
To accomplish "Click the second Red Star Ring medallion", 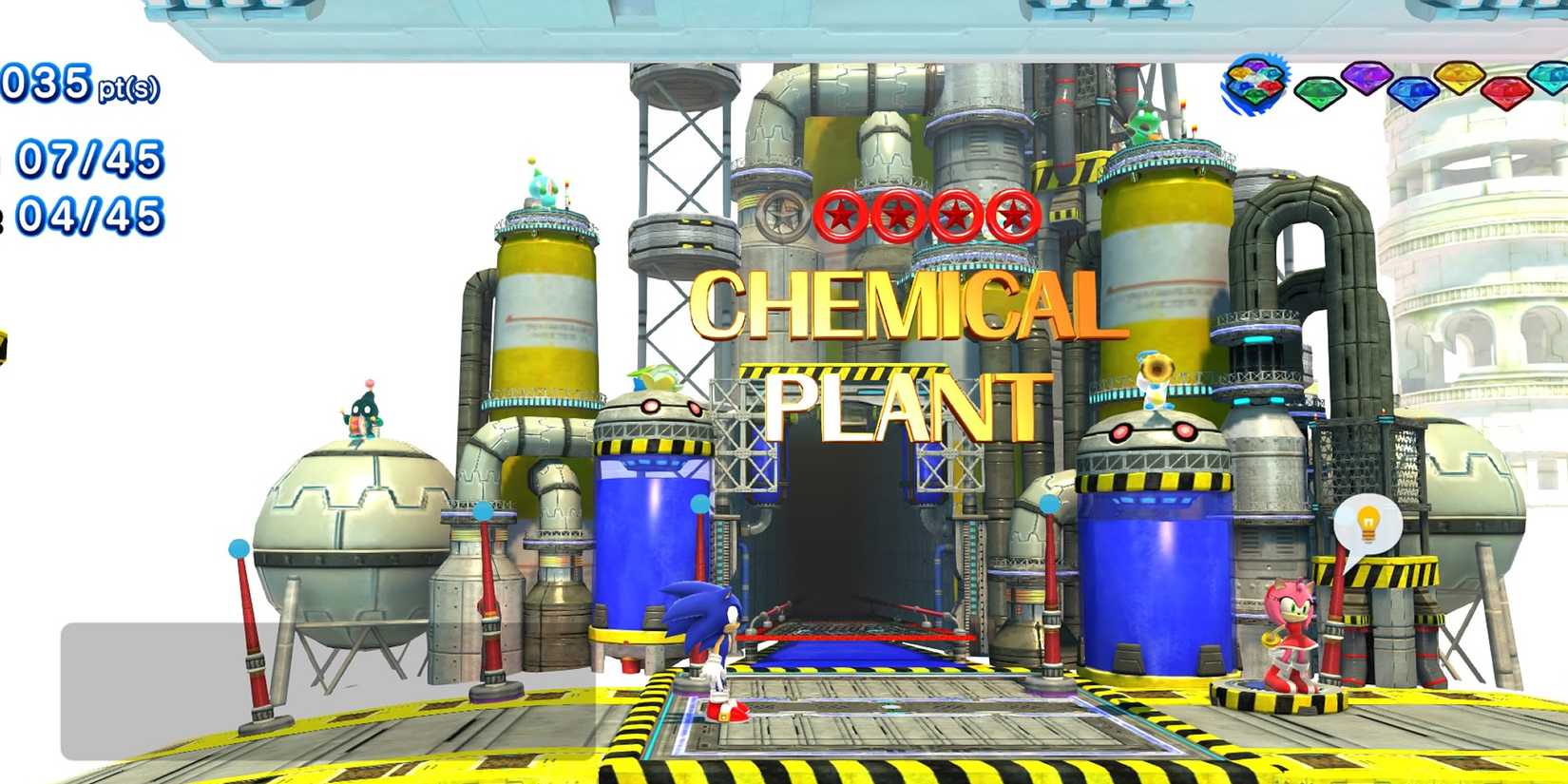I will 898,214.
